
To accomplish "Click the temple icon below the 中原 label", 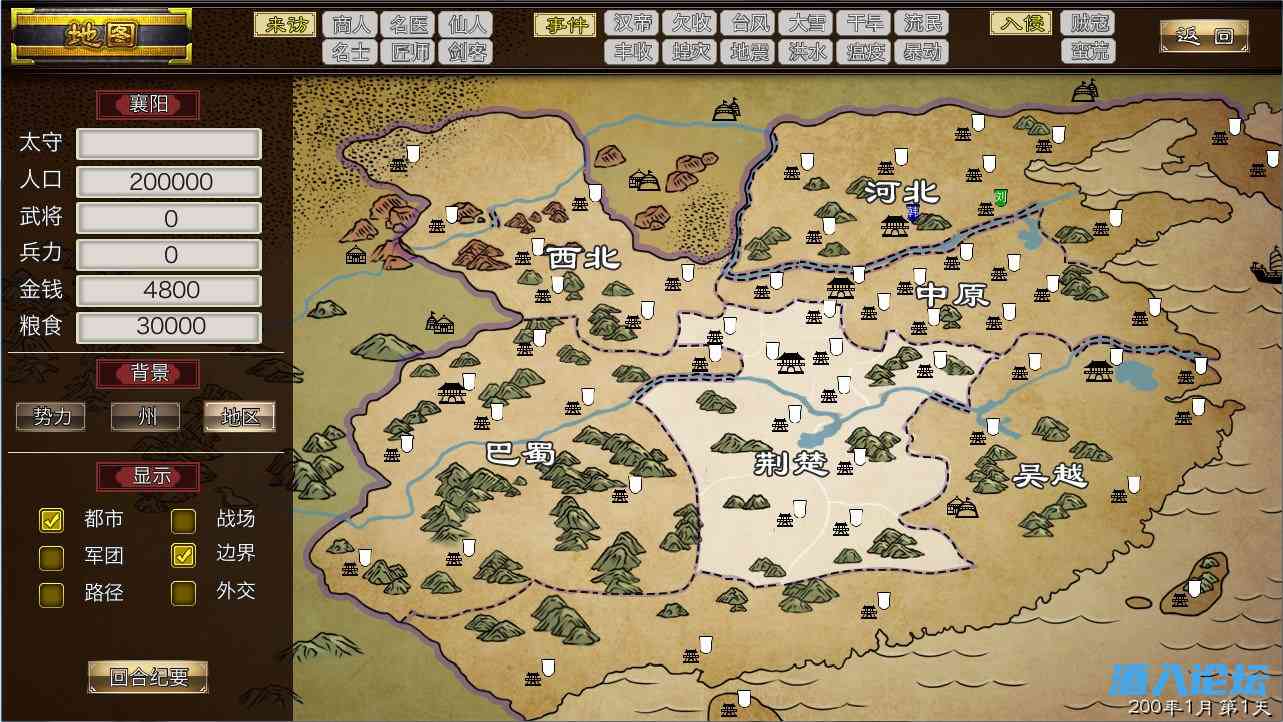I will tap(918, 328).
